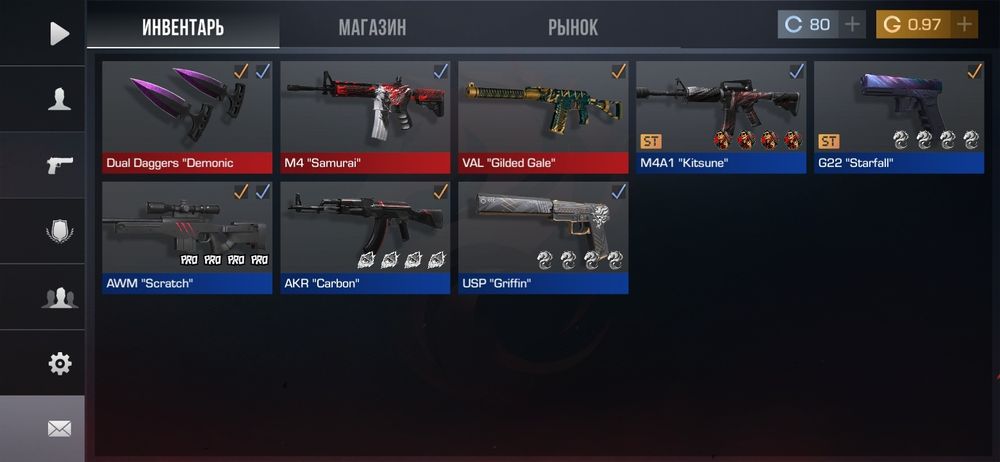Open the clan shield emblem section
The height and width of the screenshot is (462, 1000).
59,232
